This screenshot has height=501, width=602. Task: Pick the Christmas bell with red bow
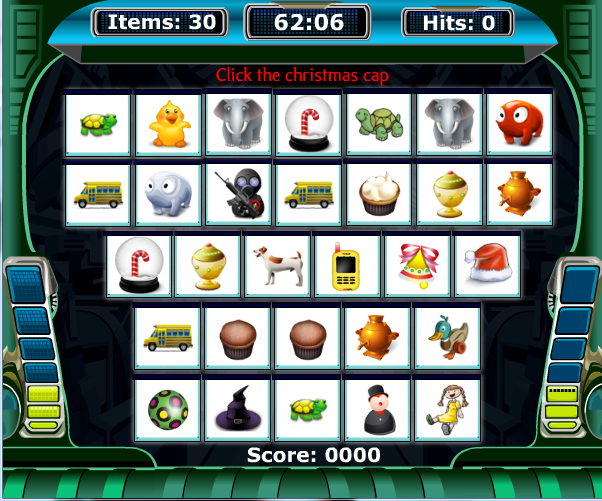[x=418, y=266]
